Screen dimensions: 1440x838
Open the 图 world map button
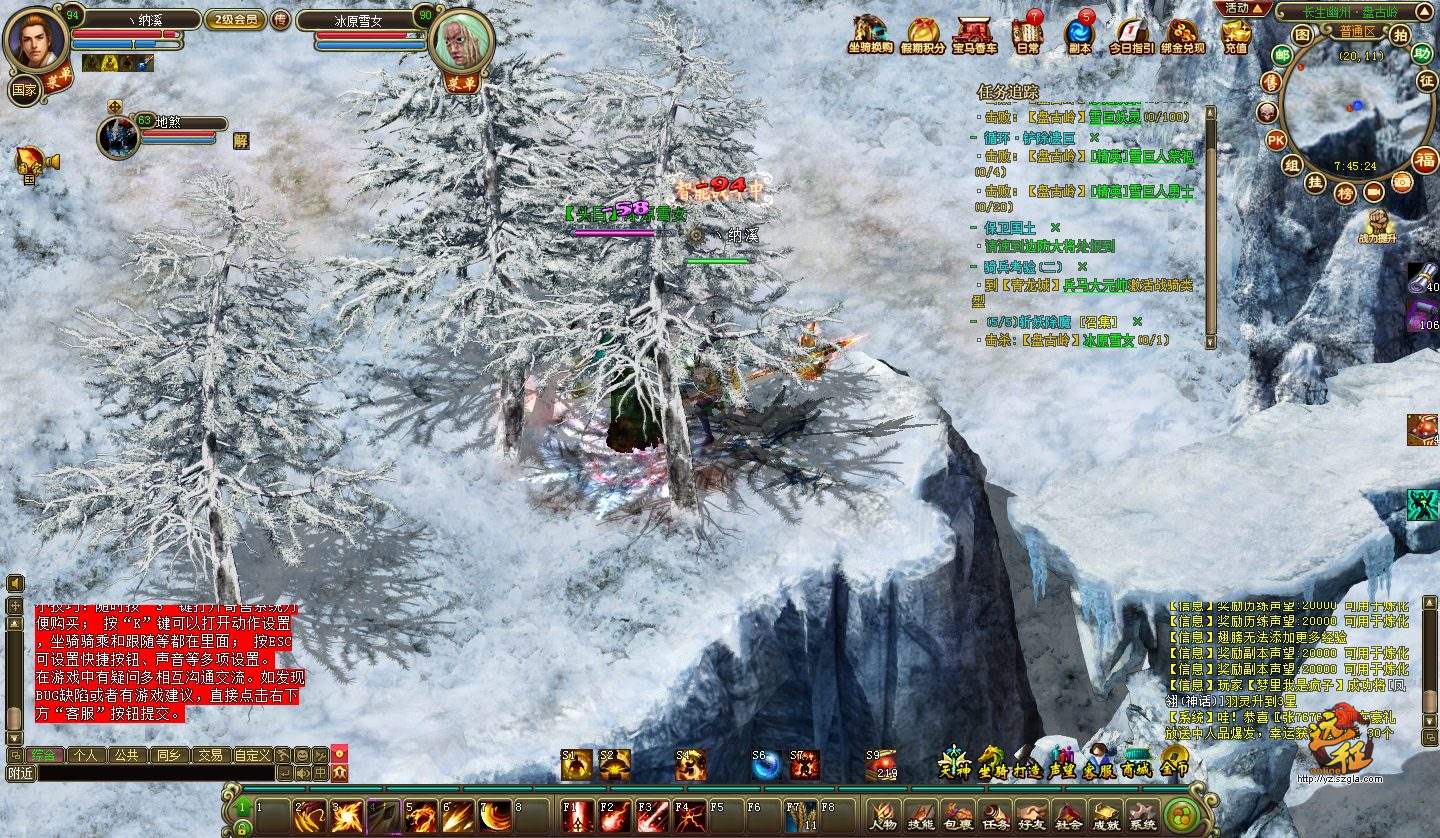point(1301,34)
